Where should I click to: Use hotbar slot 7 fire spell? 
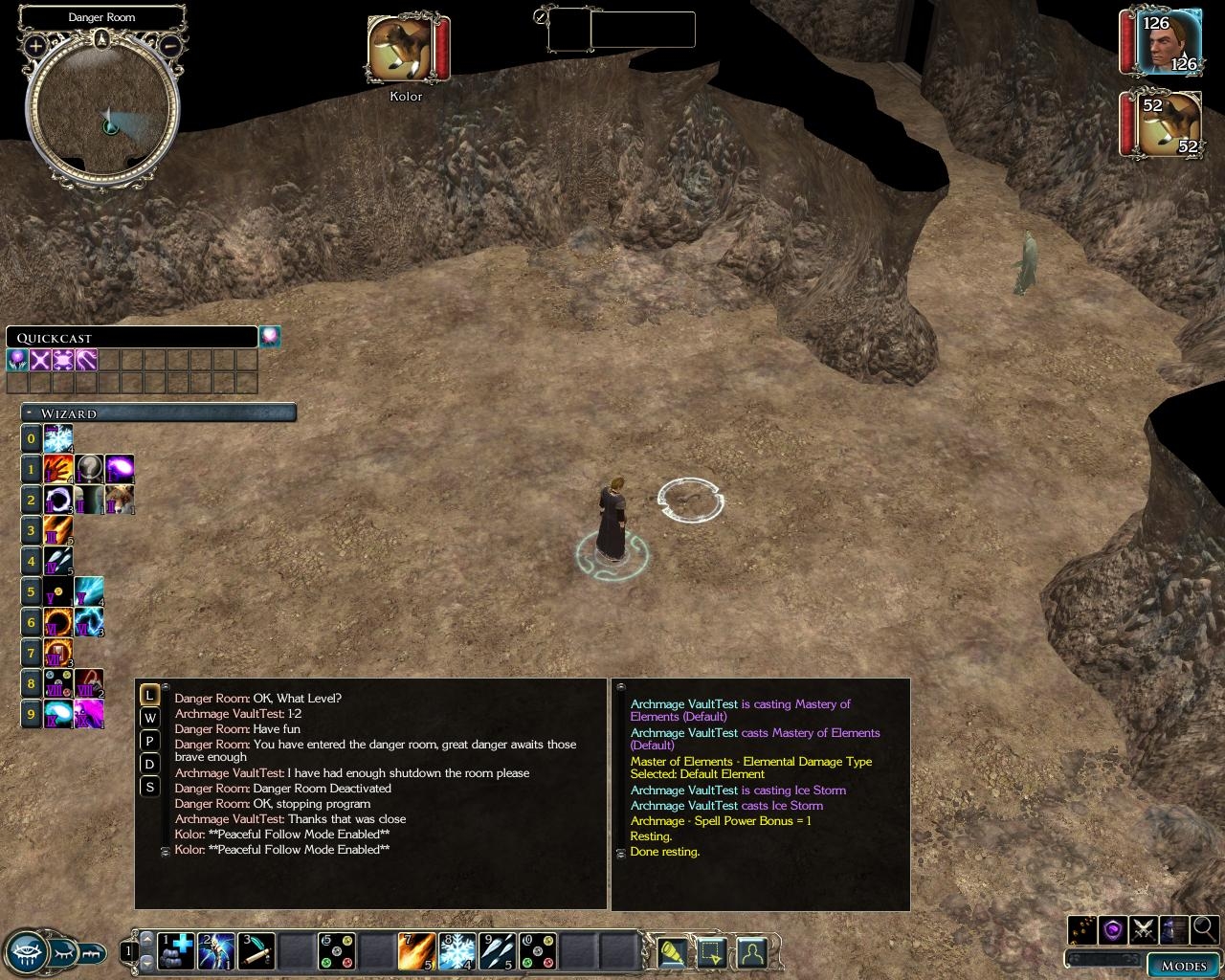point(417,951)
